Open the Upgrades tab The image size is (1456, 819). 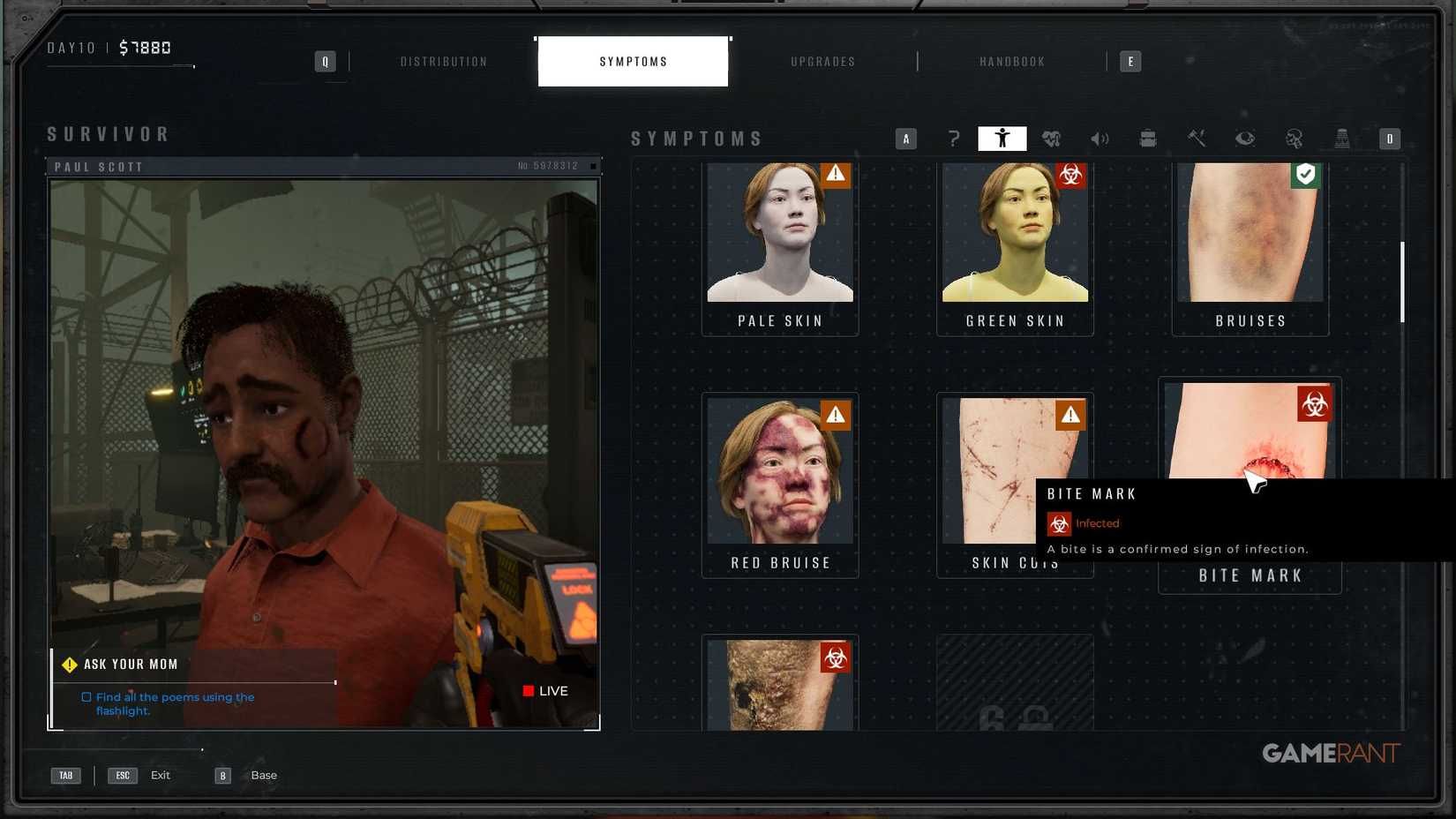click(x=822, y=62)
